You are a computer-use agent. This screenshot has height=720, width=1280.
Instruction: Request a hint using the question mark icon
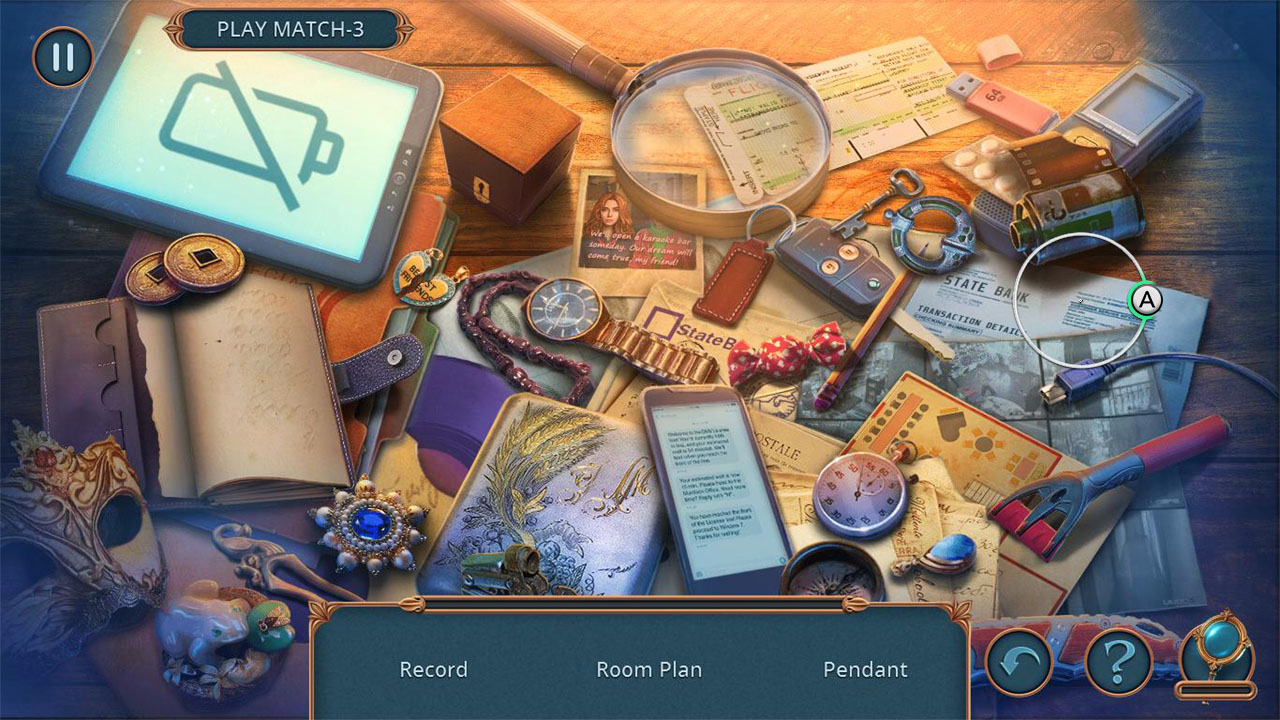[x=1122, y=658]
